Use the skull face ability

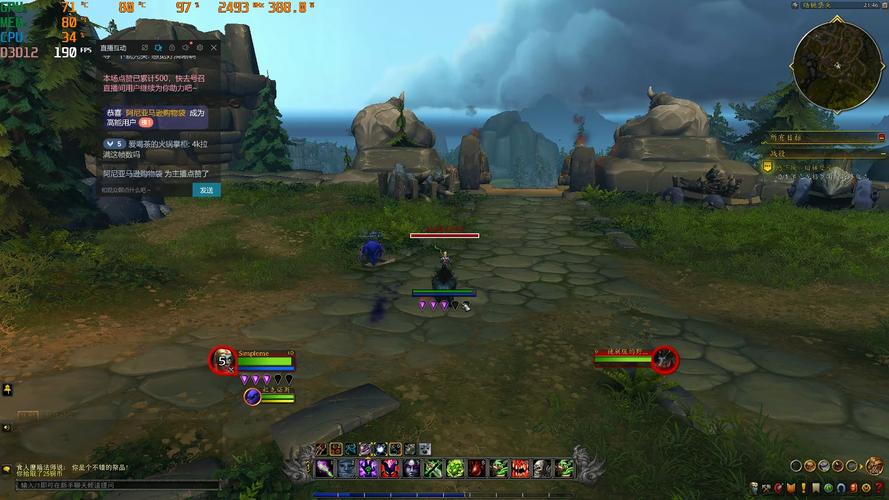point(542,468)
